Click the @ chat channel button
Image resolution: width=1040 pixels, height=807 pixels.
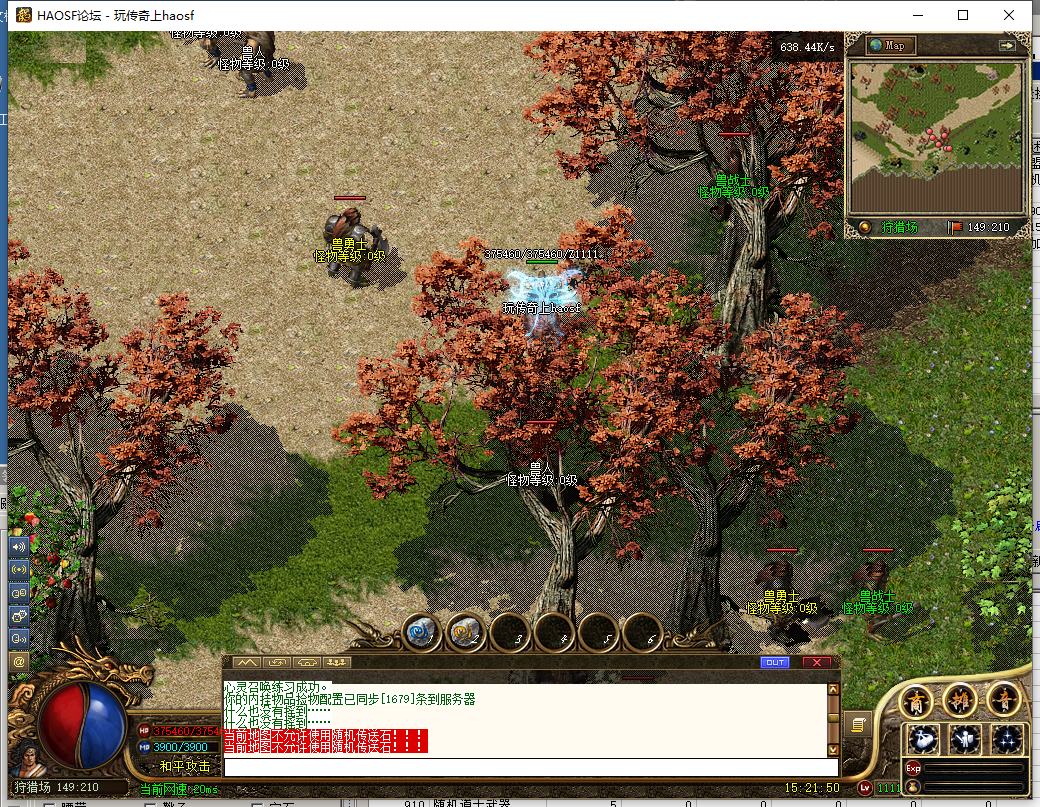18,661
